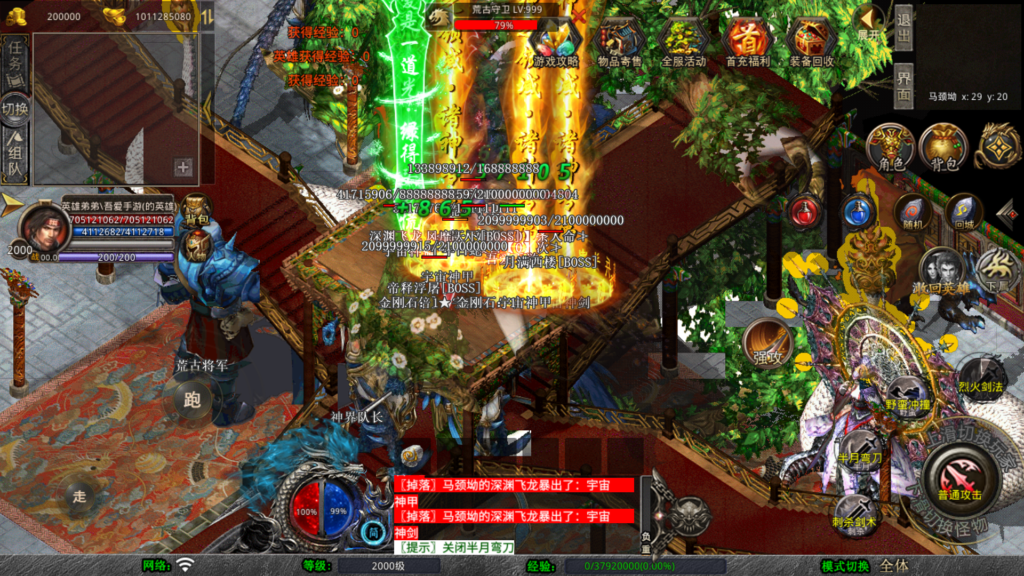Toggle the 半月弯刀 half-moon blade skill
Viewport: 1024px width, 576px height.
coord(861,448)
